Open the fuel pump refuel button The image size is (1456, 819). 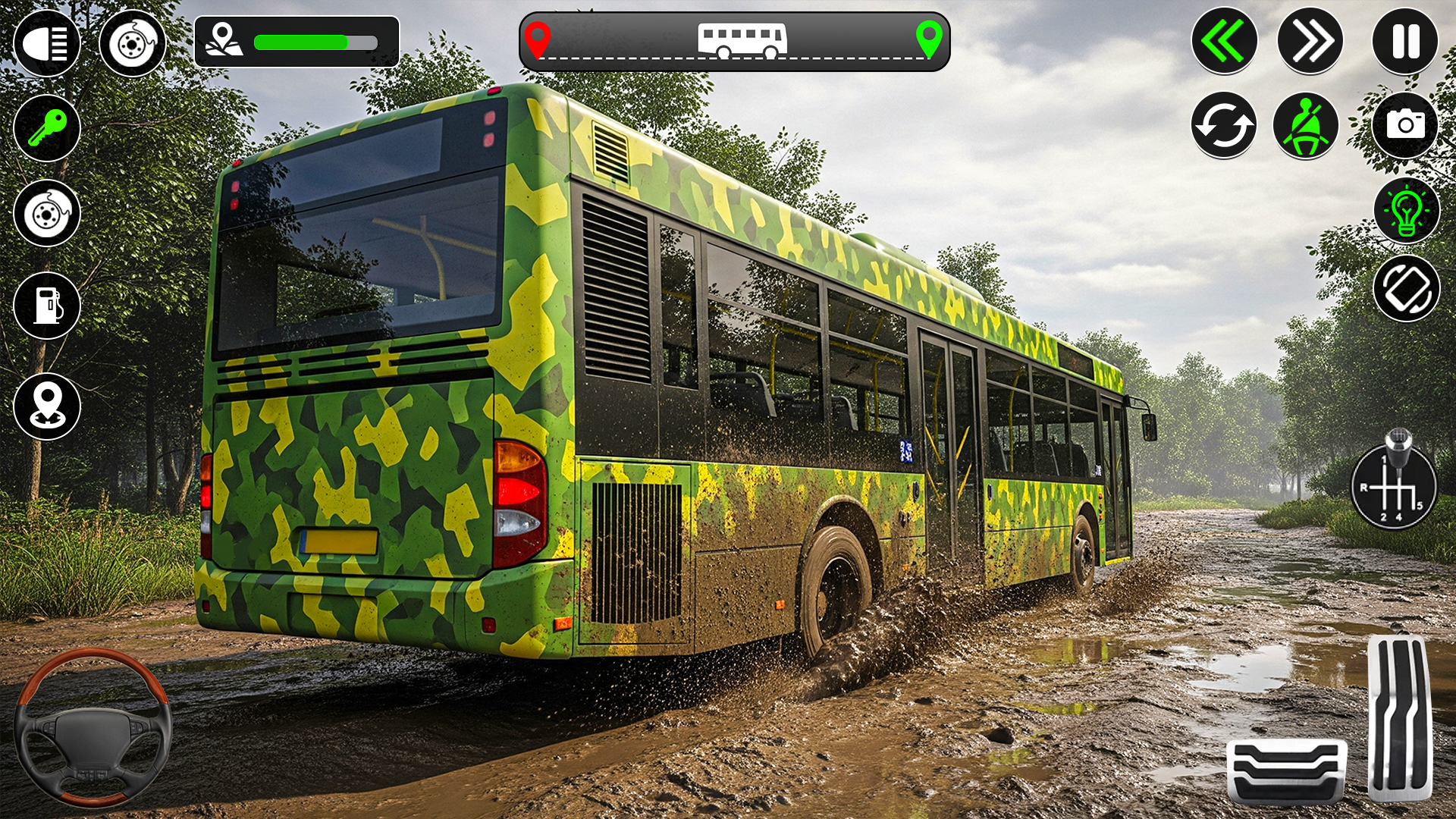tap(47, 306)
